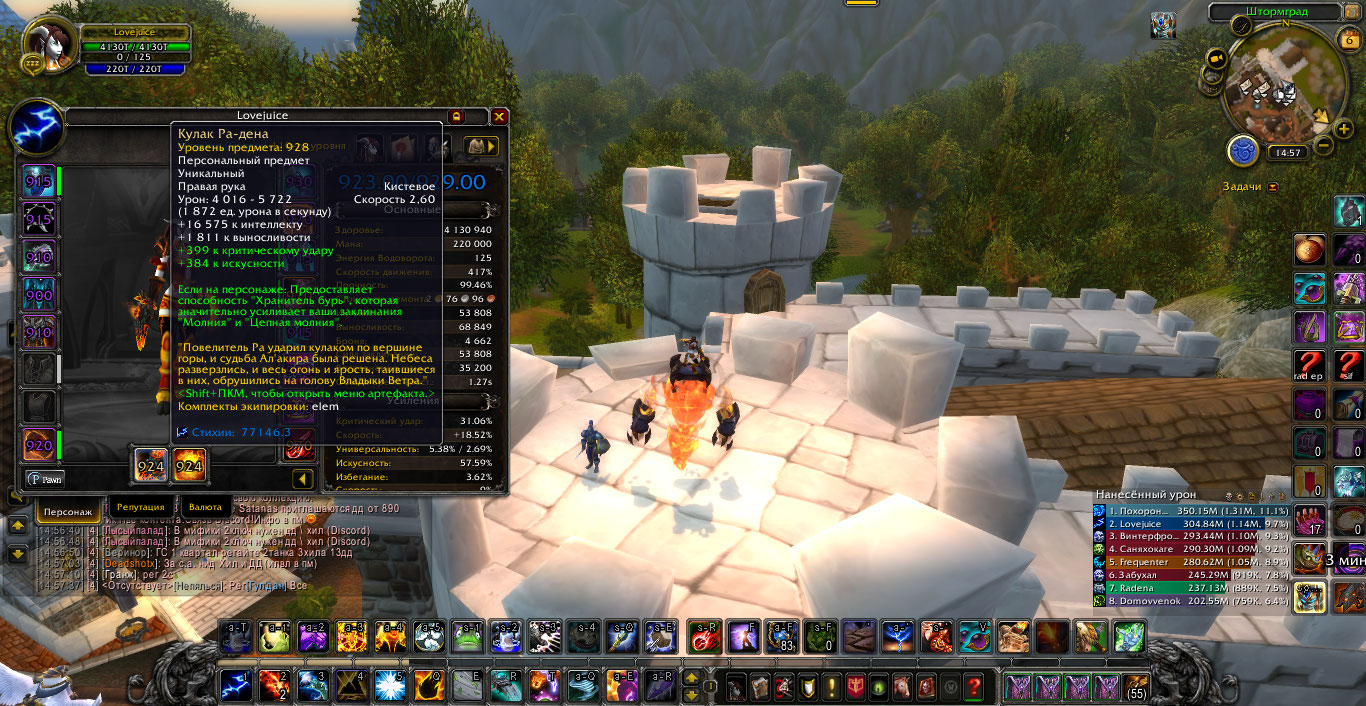
Task: Select the item level 920 equipment slot
Action: tap(39, 445)
